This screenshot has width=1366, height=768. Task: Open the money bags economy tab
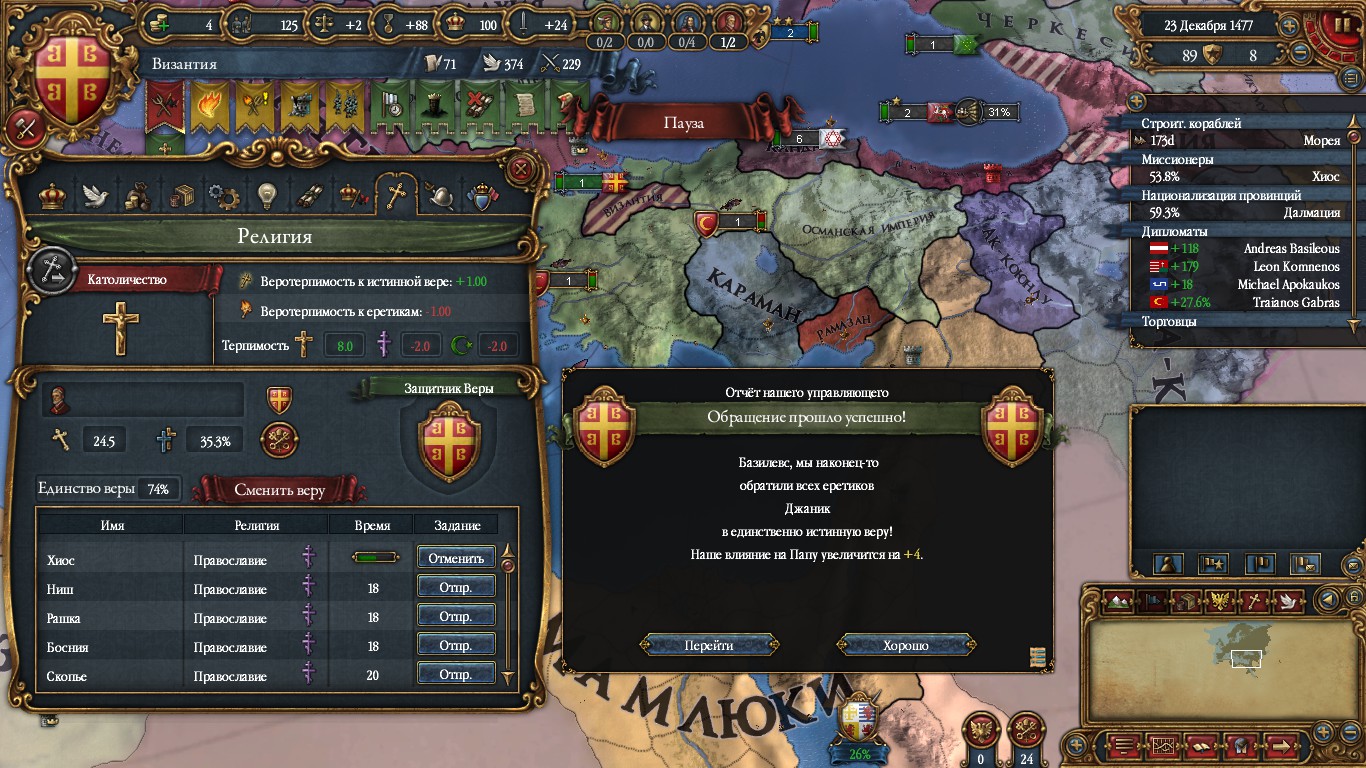137,195
